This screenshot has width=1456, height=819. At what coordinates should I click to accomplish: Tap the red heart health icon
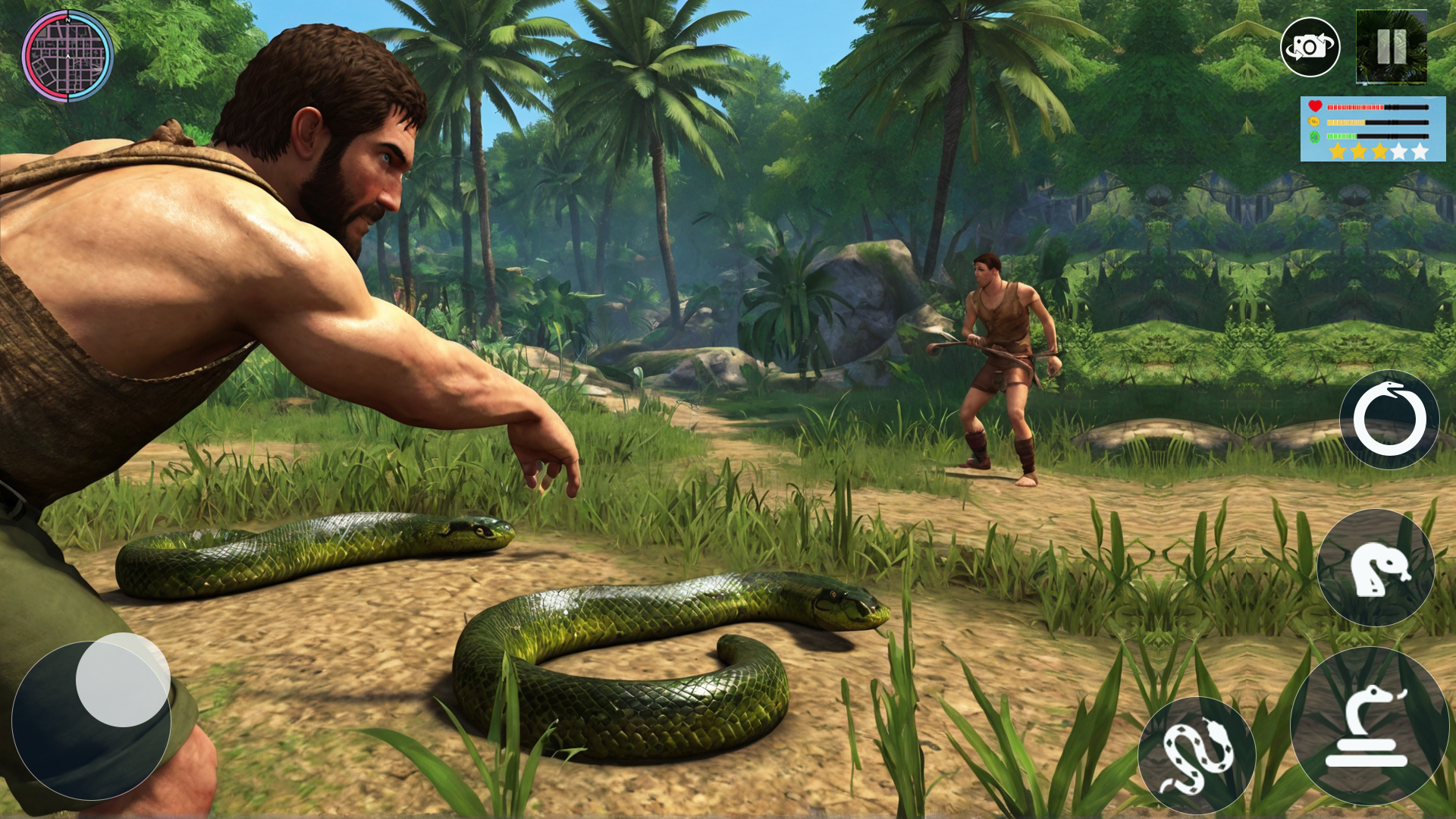(x=1316, y=107)
